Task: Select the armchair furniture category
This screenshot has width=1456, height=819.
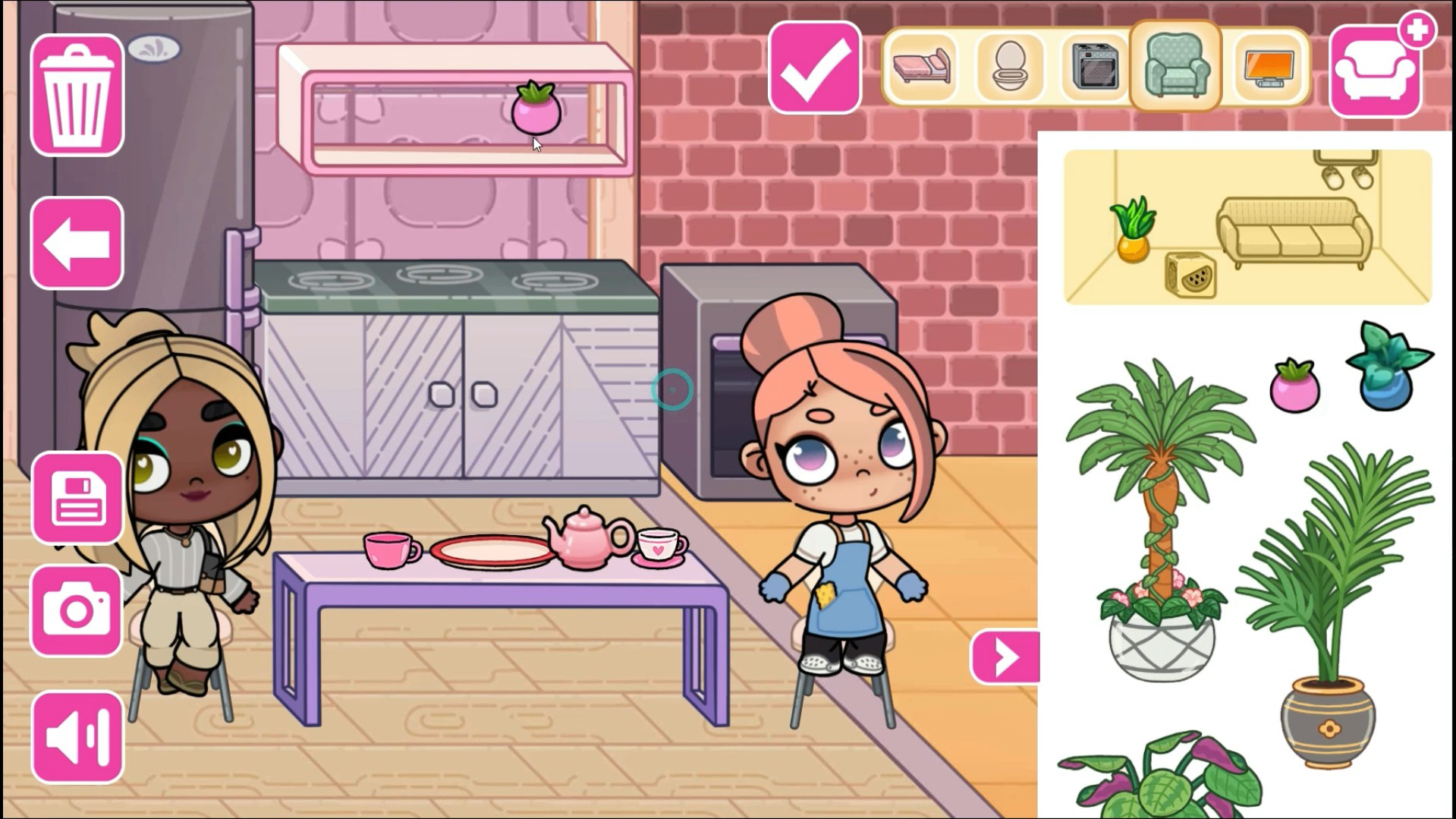Action: 1177,65
